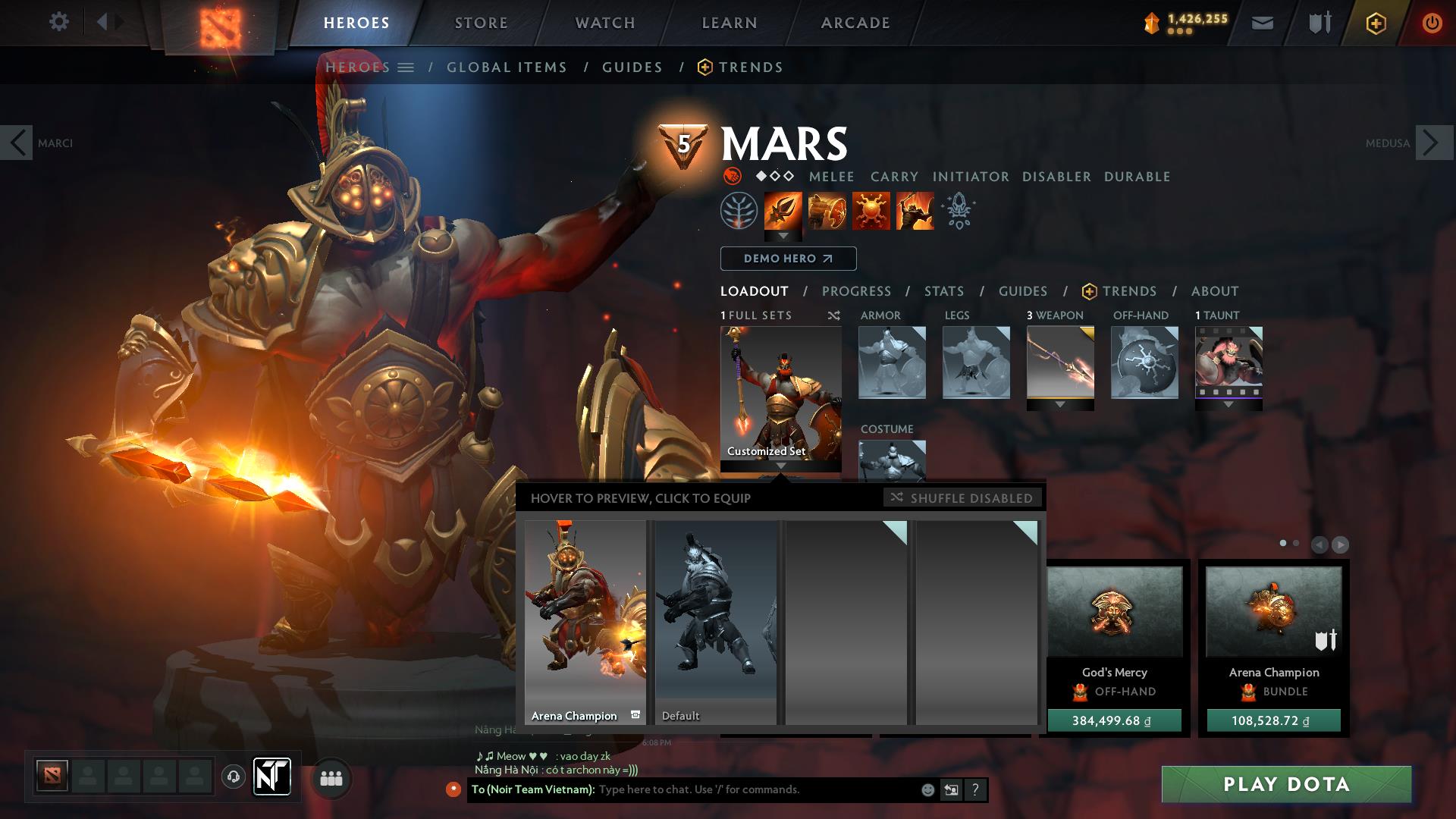View the Aghanim's upgrades icon
The image size is (1456, 819).
[x=958, y=212]
